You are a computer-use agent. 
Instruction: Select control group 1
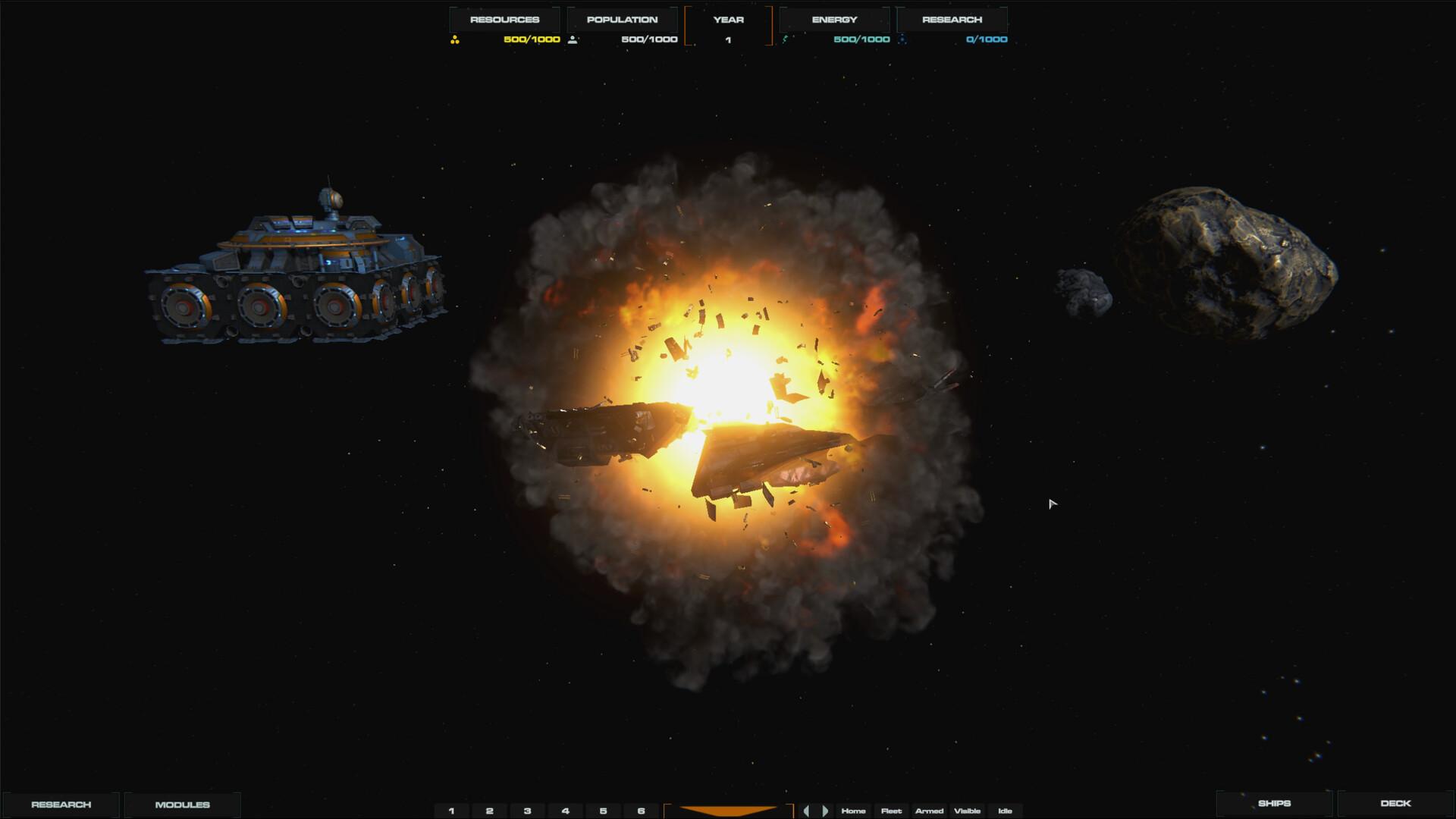(x=452, y=811)
